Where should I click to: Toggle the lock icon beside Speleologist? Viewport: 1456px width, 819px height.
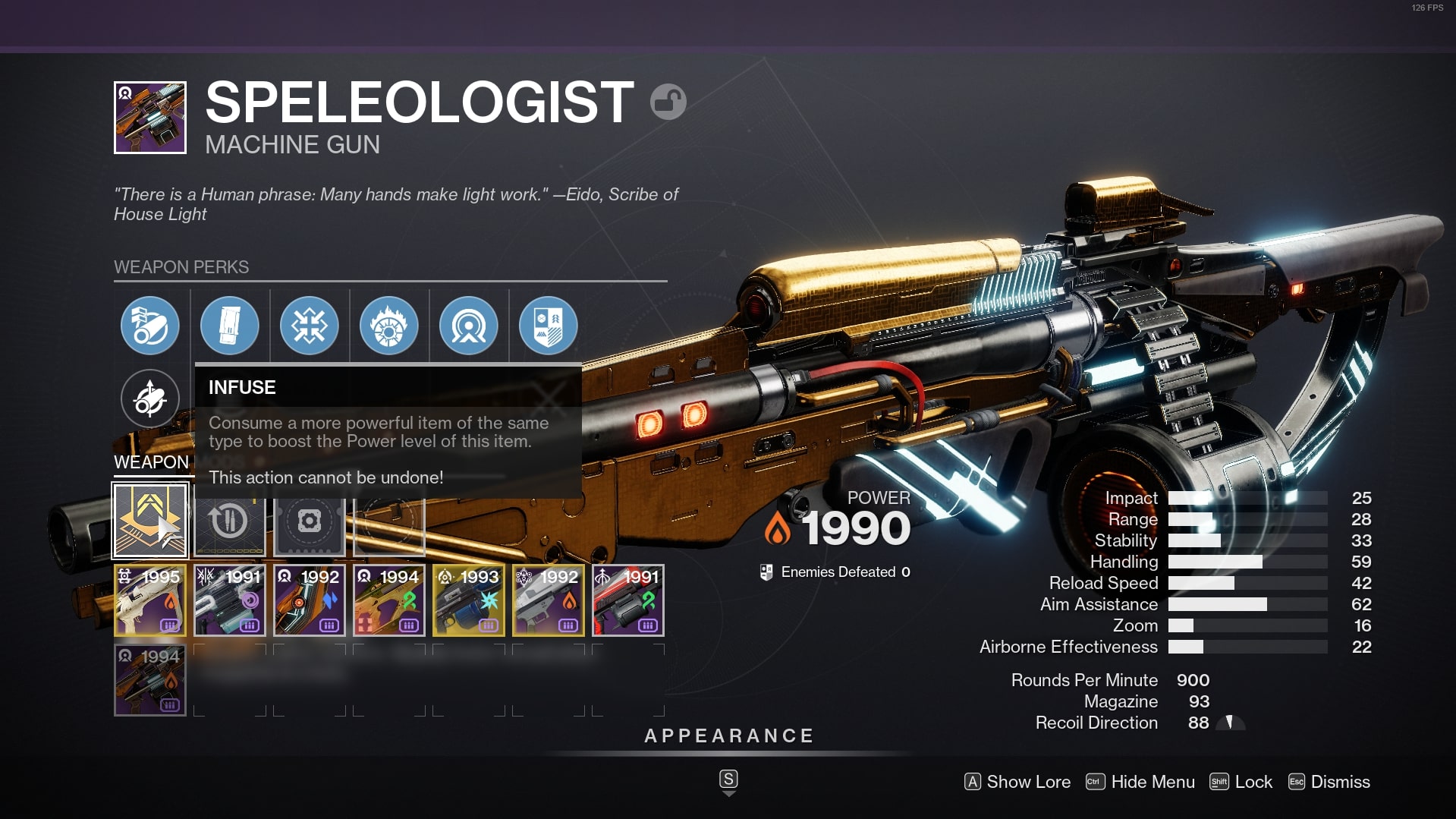tap(668, 102)
